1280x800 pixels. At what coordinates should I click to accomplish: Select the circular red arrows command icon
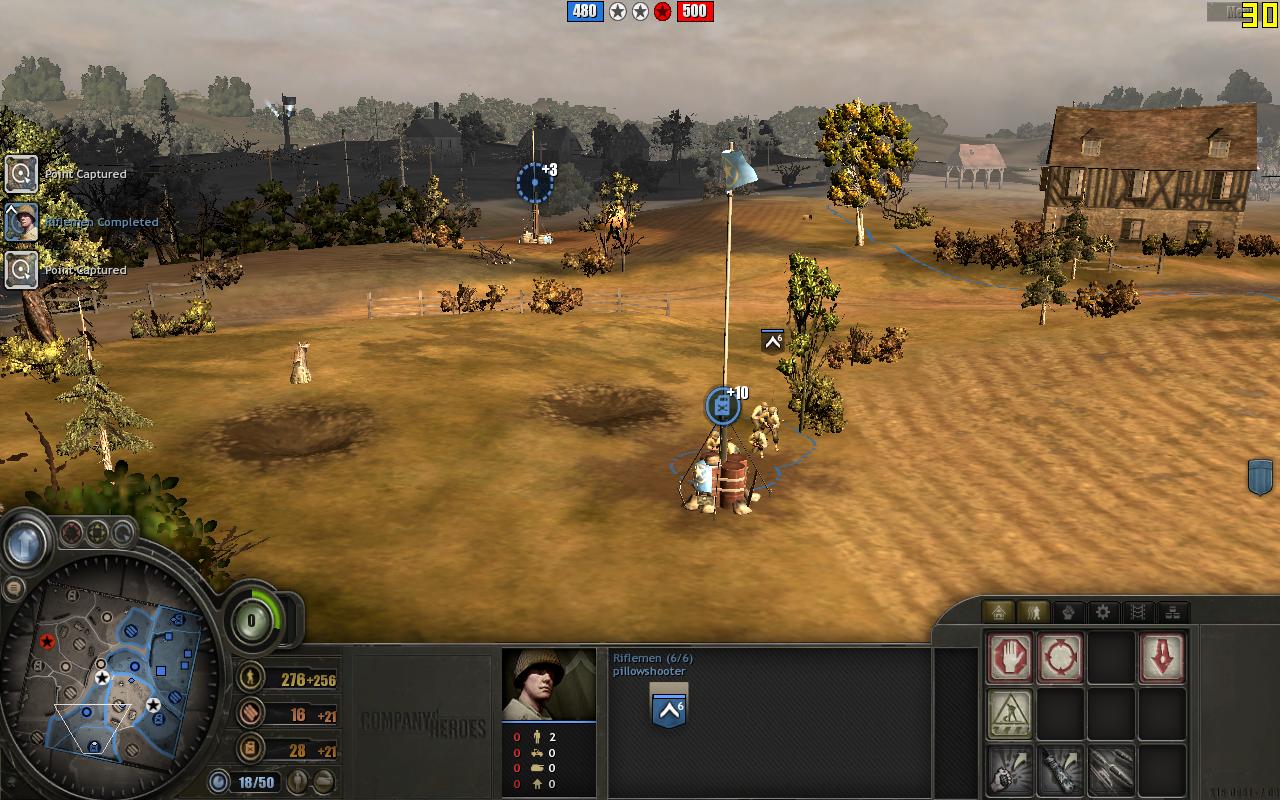[1060, 658]
